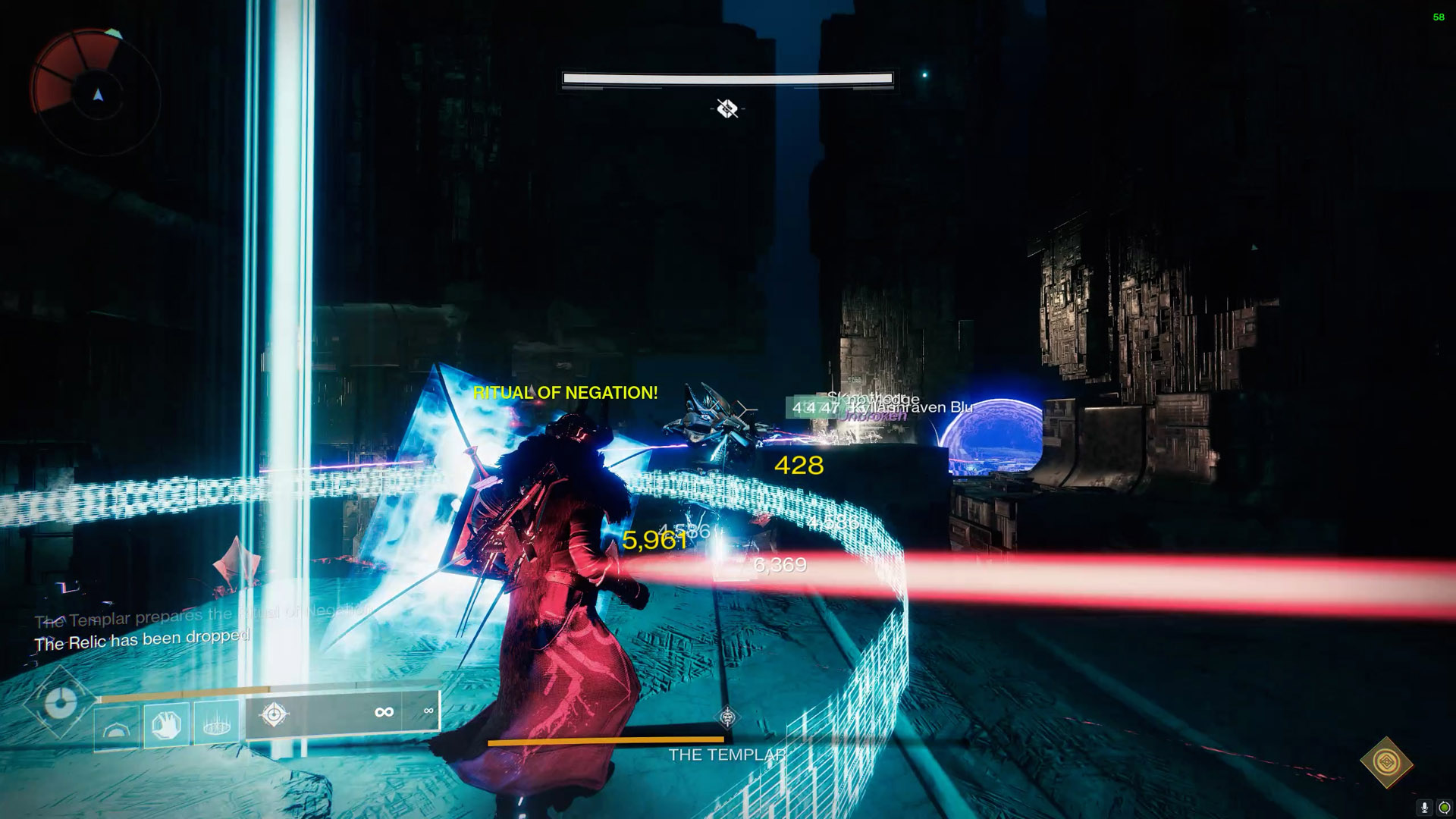Select the relic weapon crosshair icon
The height and width of the screenshot is (819, 1456).
(274, 714)
